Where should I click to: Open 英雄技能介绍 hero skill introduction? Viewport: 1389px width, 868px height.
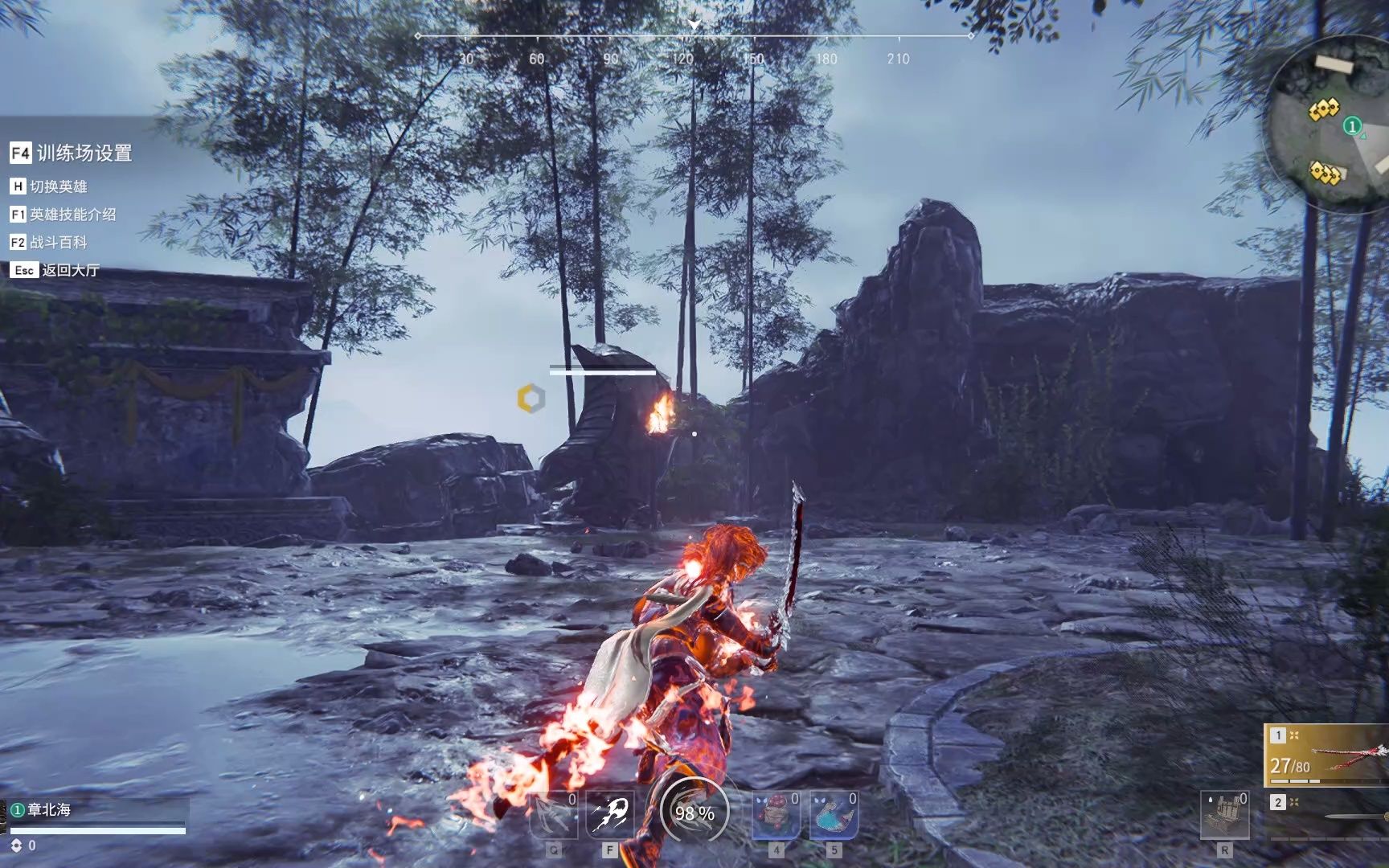(64, 215)
